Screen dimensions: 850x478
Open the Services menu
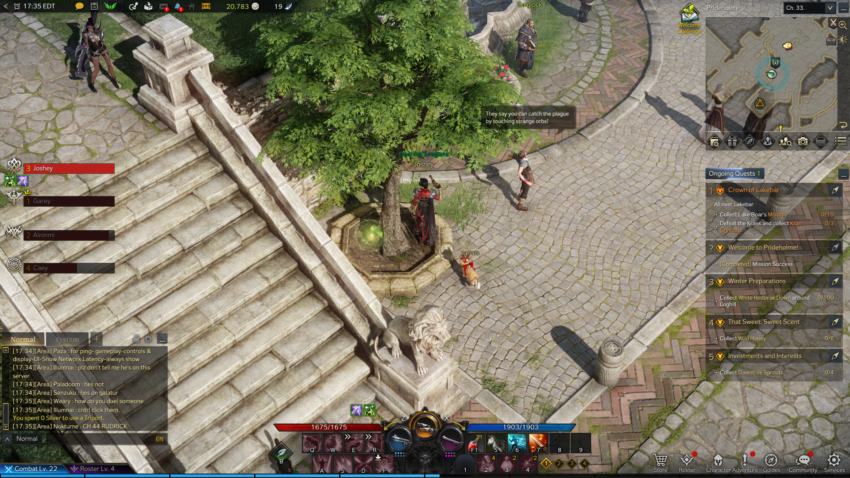click(834, 461)
